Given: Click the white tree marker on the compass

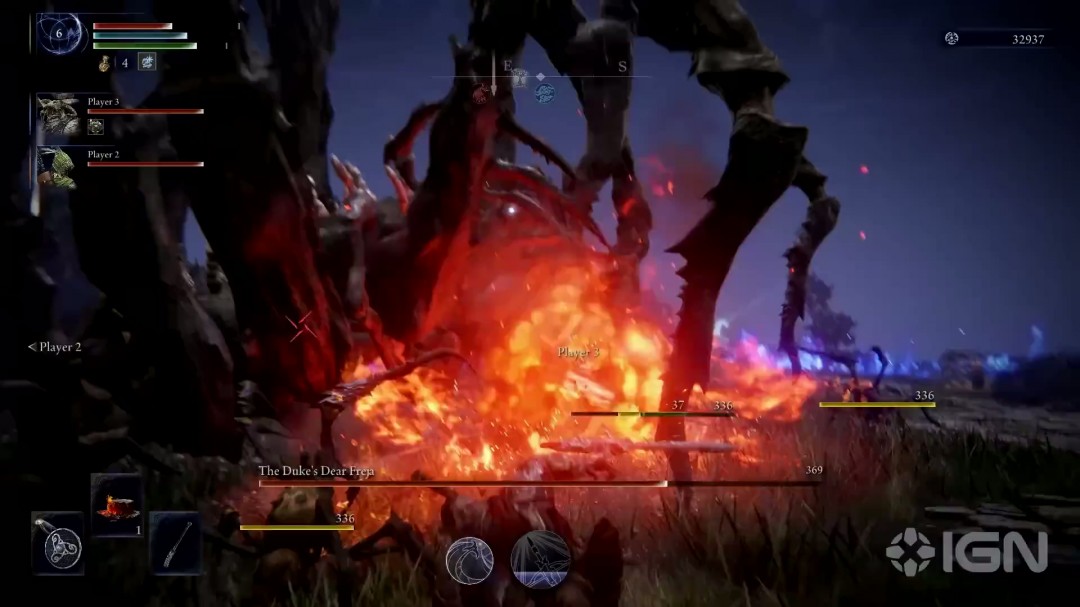Looking at the screenshot, I should (520, 79).
